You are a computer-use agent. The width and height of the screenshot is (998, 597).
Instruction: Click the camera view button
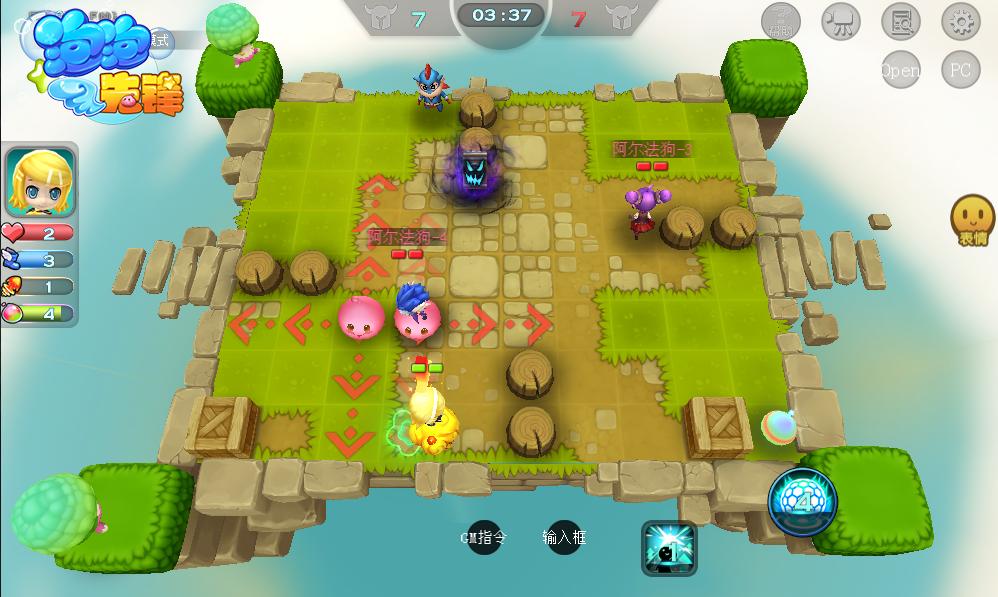pos(841,21)
